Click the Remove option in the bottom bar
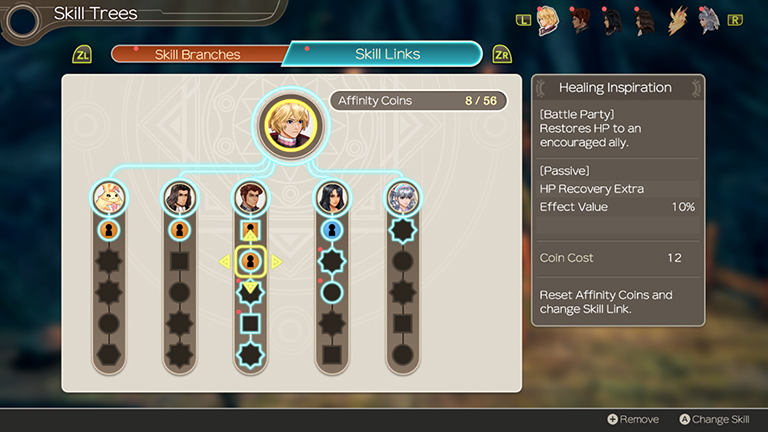The height and width of the screenshot is (432, 768). point(632,419)
